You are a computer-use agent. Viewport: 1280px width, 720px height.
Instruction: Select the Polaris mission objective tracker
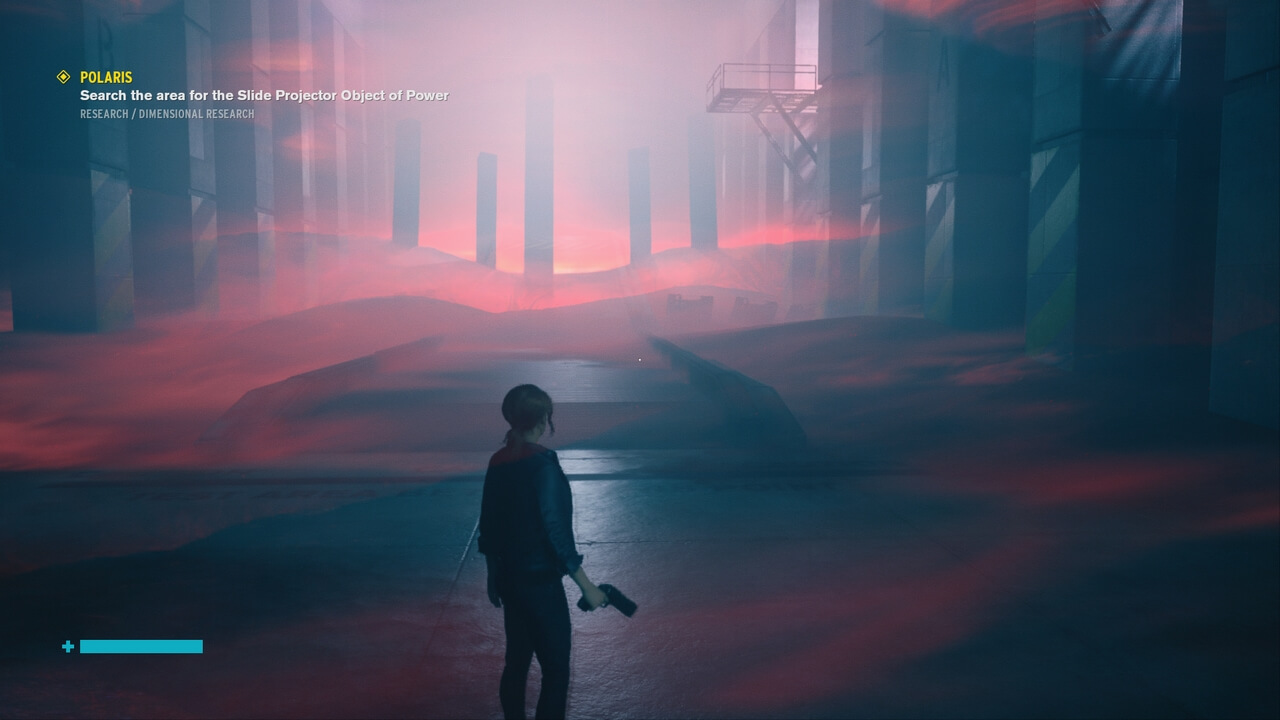click(x=106, y=77)
